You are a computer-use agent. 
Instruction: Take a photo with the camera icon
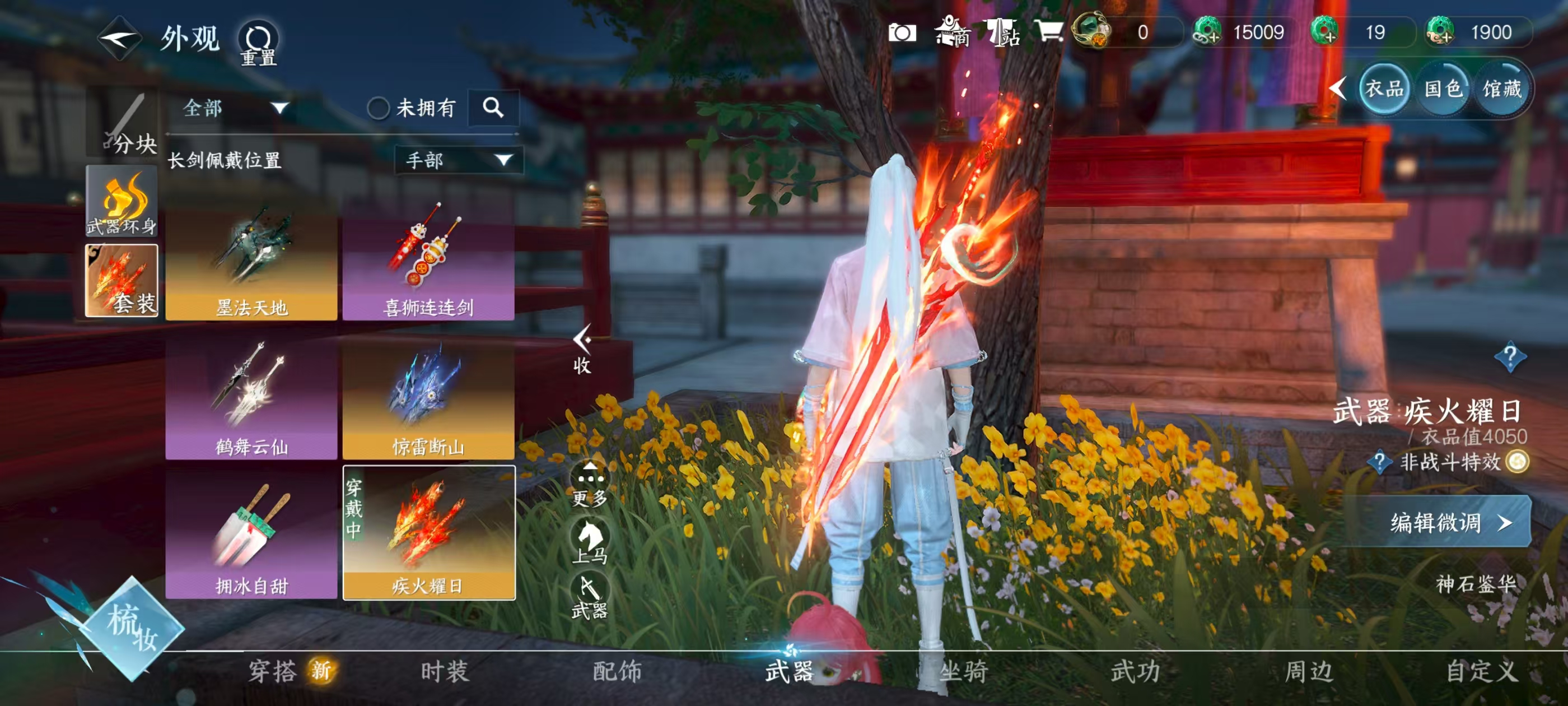click(902, 32)
